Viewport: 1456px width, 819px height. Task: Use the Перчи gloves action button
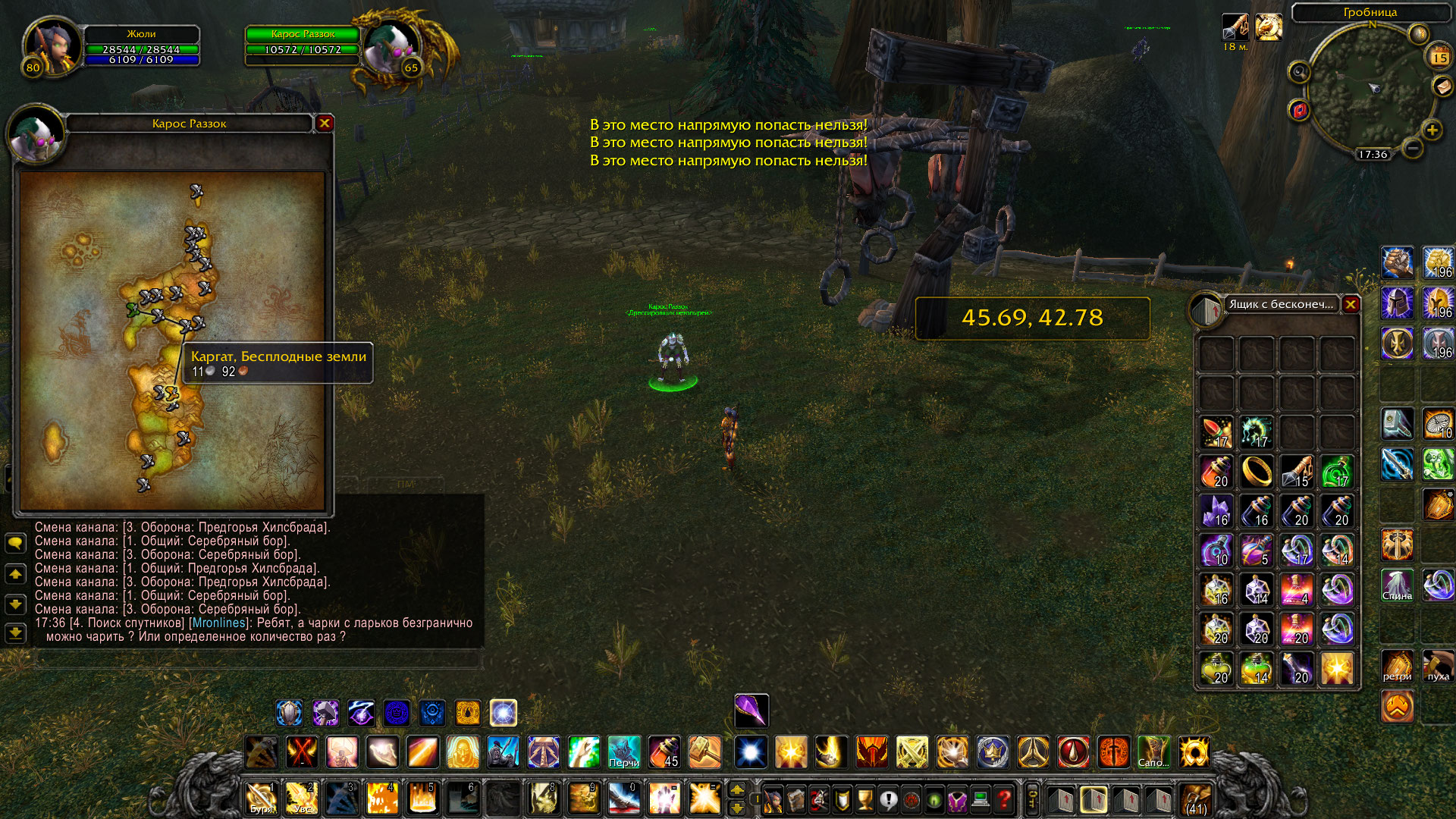(624, 752)
